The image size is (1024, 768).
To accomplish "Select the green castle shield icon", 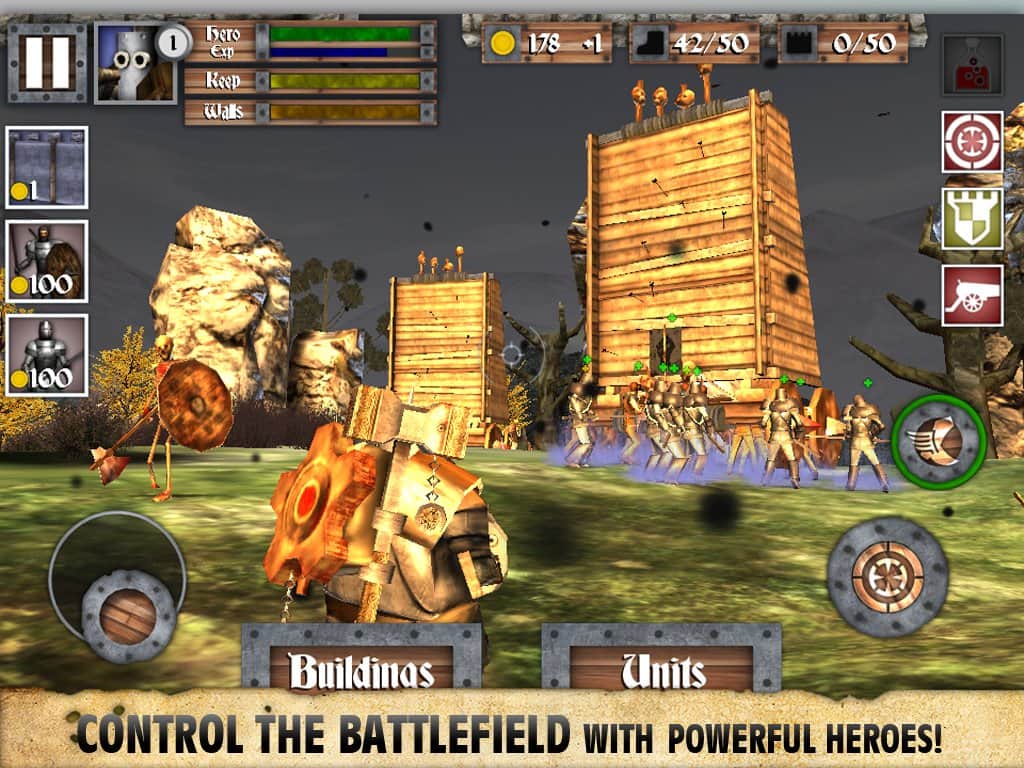I will pos(972,218).
